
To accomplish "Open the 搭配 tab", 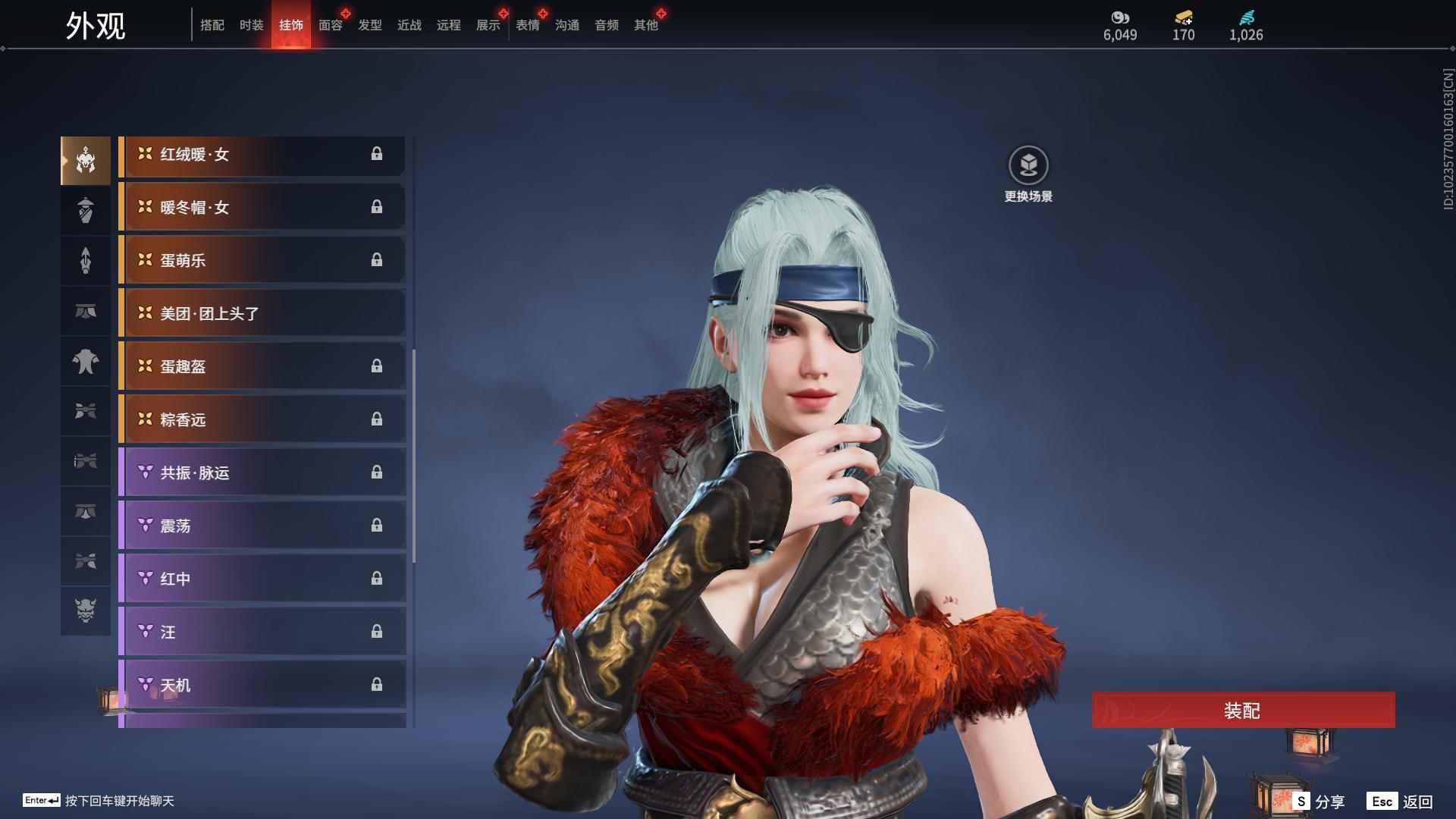I will [212, 25].
